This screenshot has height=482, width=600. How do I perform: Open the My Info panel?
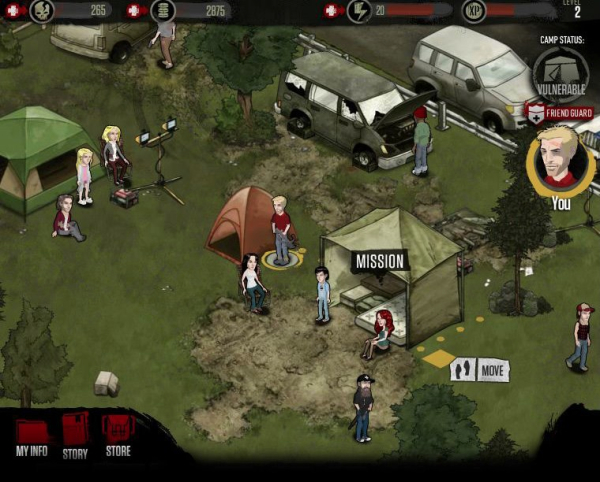[x=32, y=436]
